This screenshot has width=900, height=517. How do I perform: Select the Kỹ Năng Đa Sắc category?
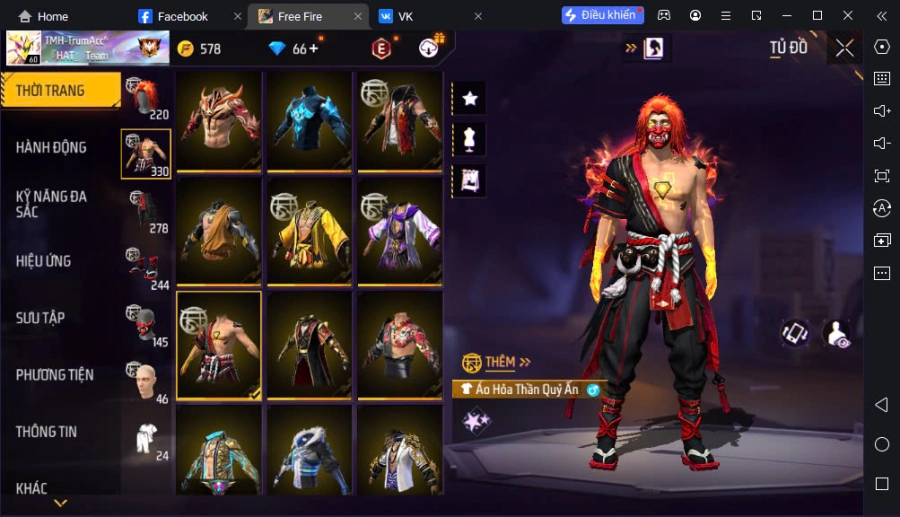click(x=52, y=204)
